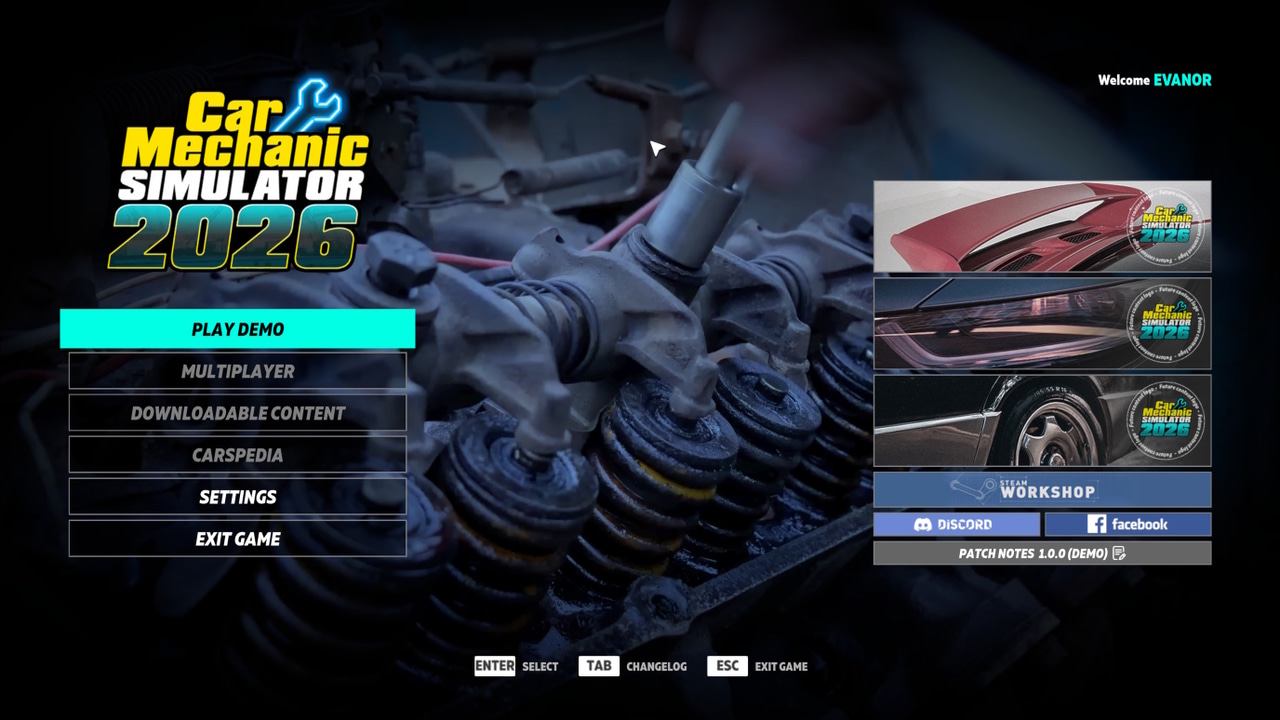This screenshot has height=720, width=1280.
Task: Open the Settings menu
Action: (x=237, y=497)
